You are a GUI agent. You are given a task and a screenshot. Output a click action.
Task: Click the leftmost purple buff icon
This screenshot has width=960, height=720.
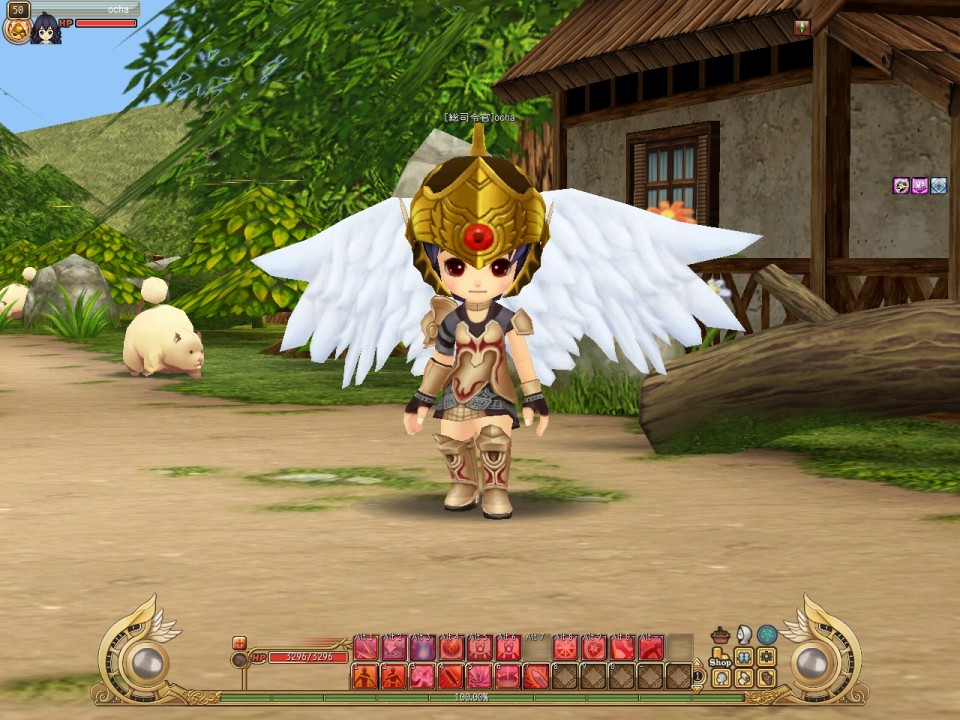coord(901,185)
